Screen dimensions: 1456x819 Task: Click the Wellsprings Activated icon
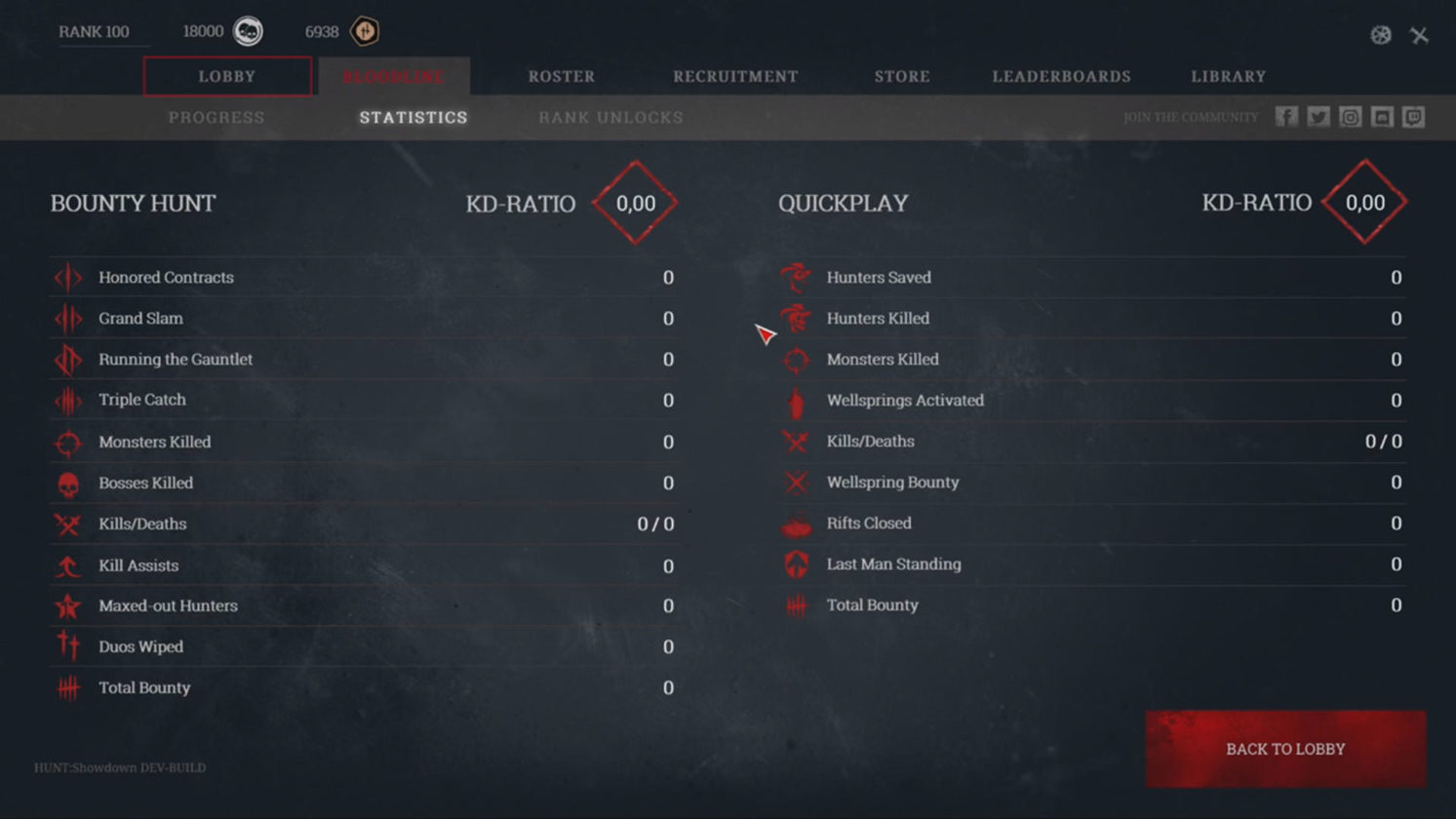tap(798, 400)
